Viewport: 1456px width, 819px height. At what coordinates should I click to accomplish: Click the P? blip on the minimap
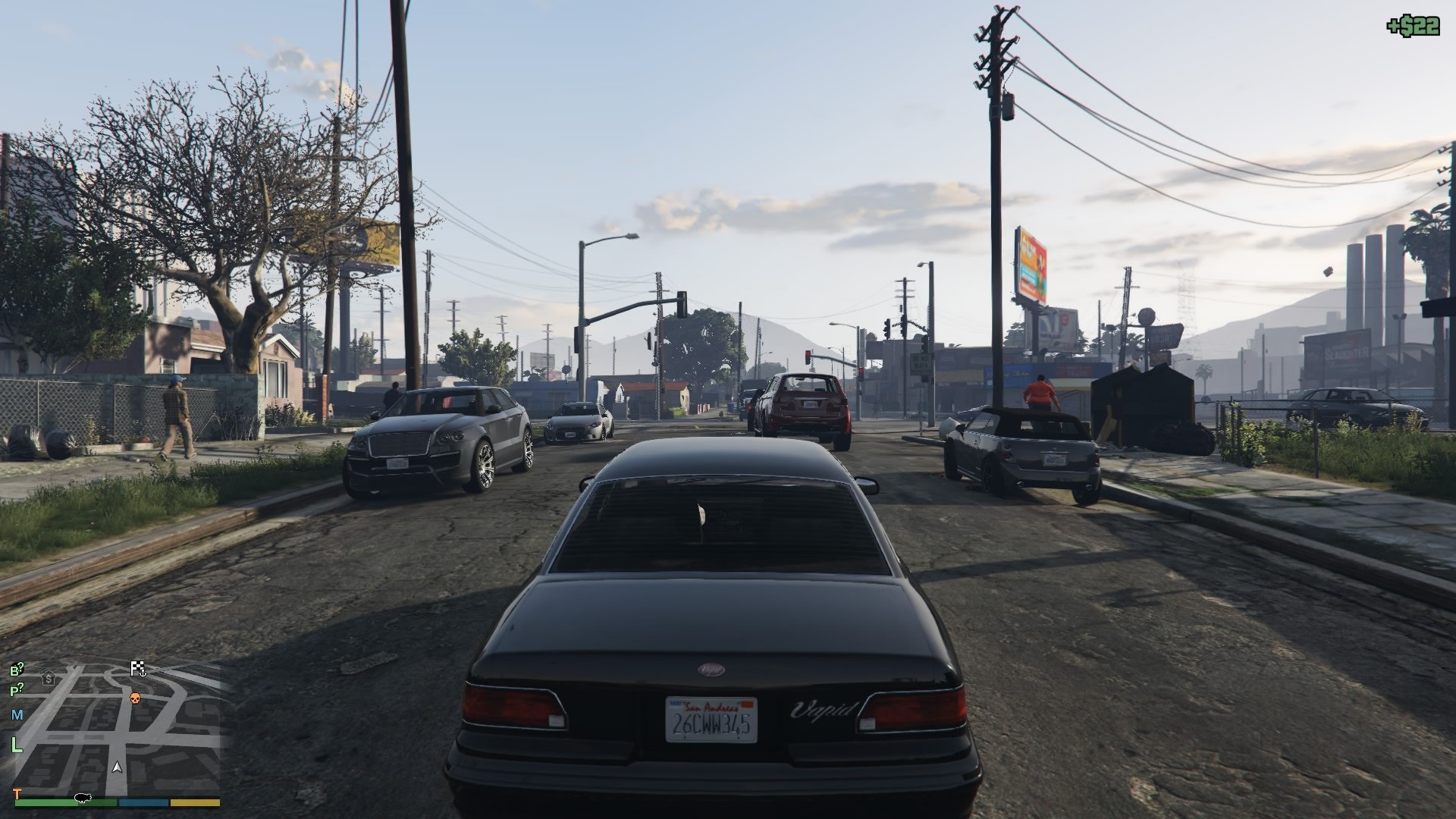point(17,689)
